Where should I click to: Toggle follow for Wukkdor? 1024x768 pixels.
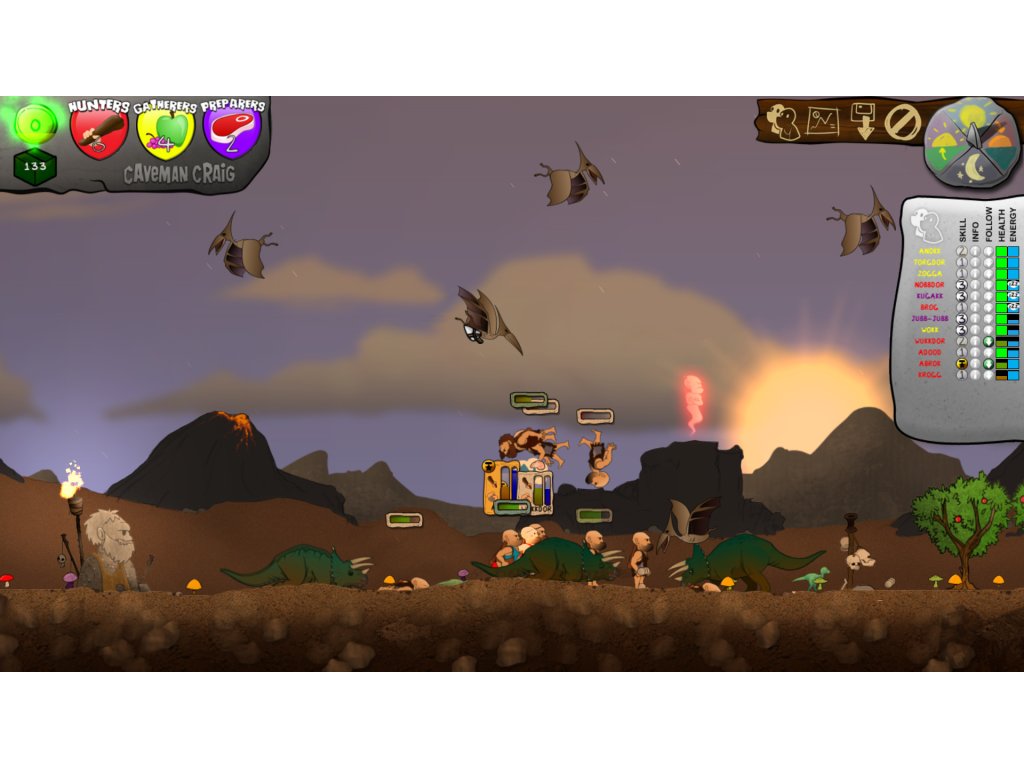pos(988,341)
